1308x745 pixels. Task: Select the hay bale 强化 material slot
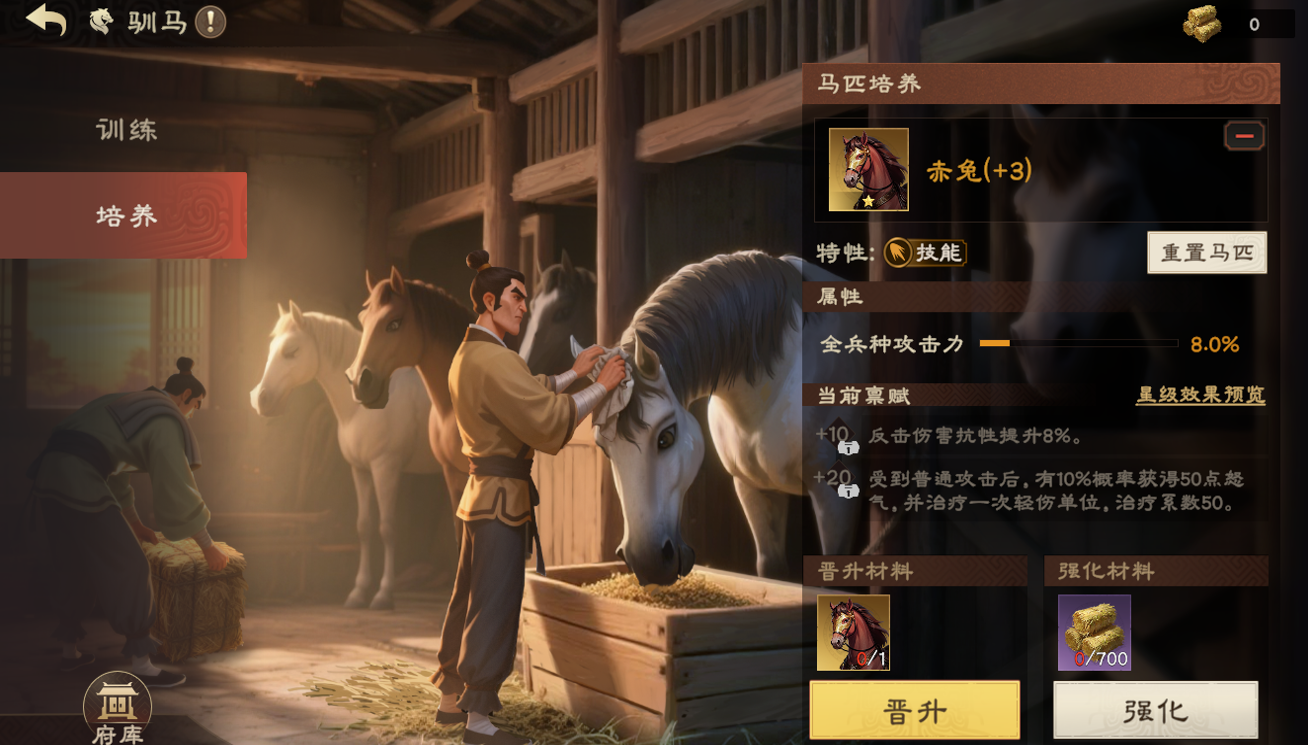point(1094,632)
